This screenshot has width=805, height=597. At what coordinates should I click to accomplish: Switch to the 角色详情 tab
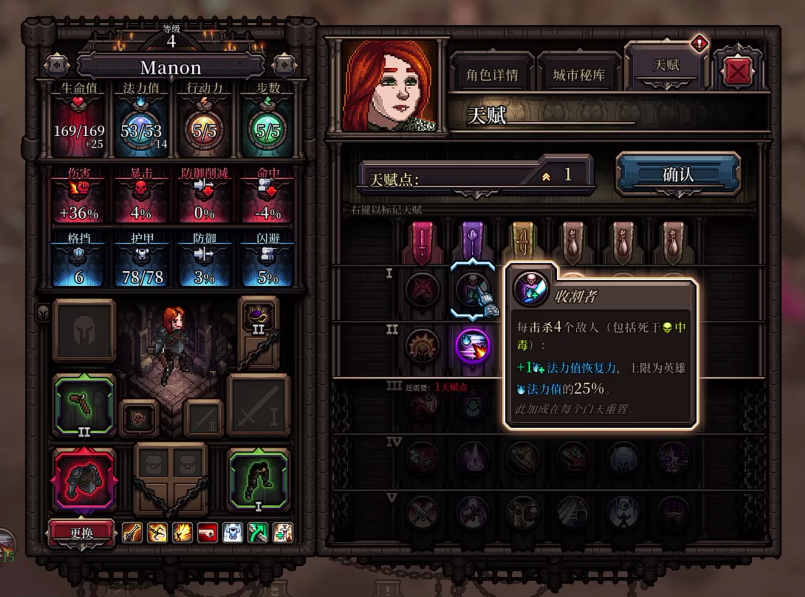[491, 74]
